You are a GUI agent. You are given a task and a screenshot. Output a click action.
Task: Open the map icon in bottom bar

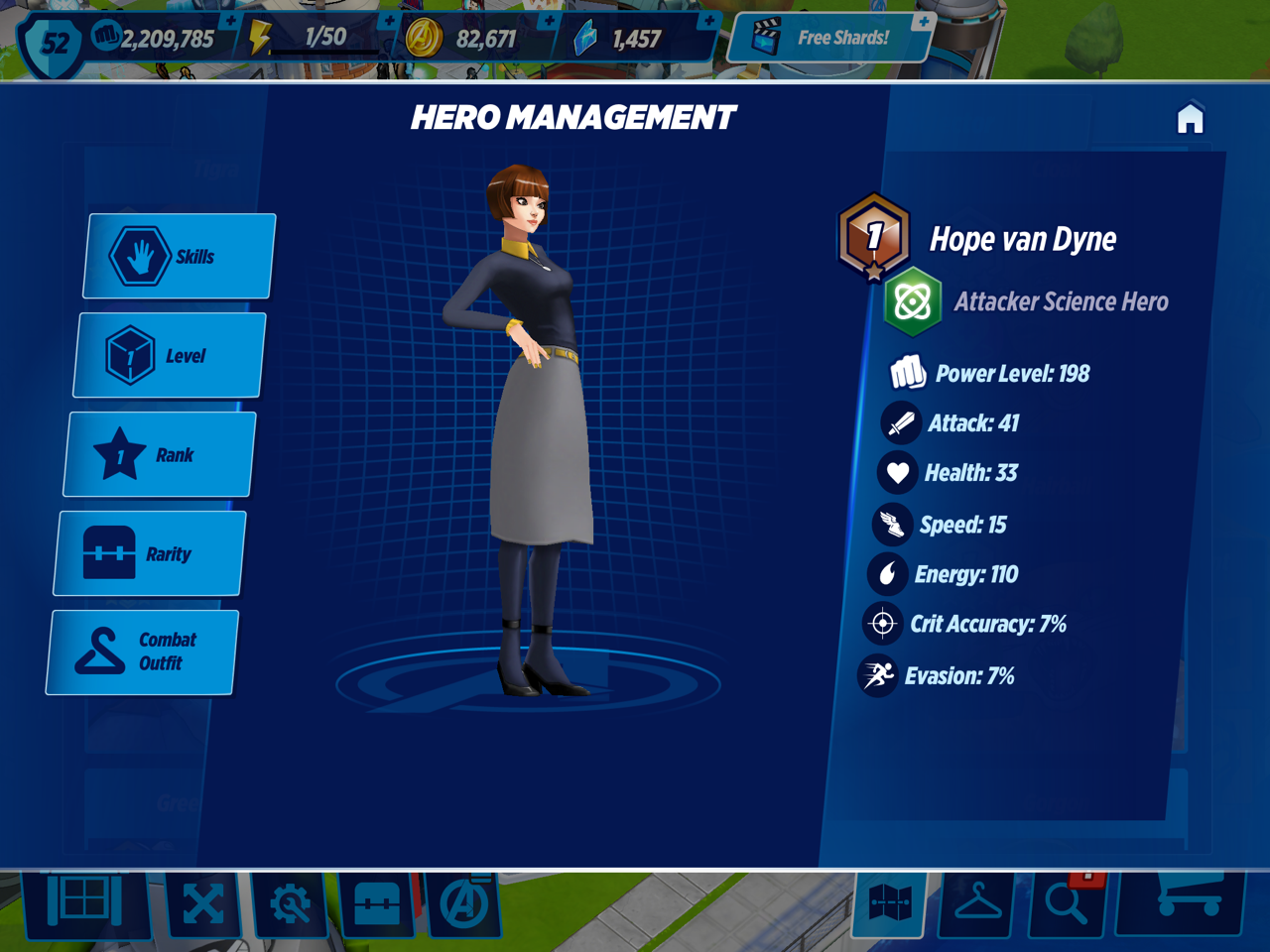[x=889, y=902]
